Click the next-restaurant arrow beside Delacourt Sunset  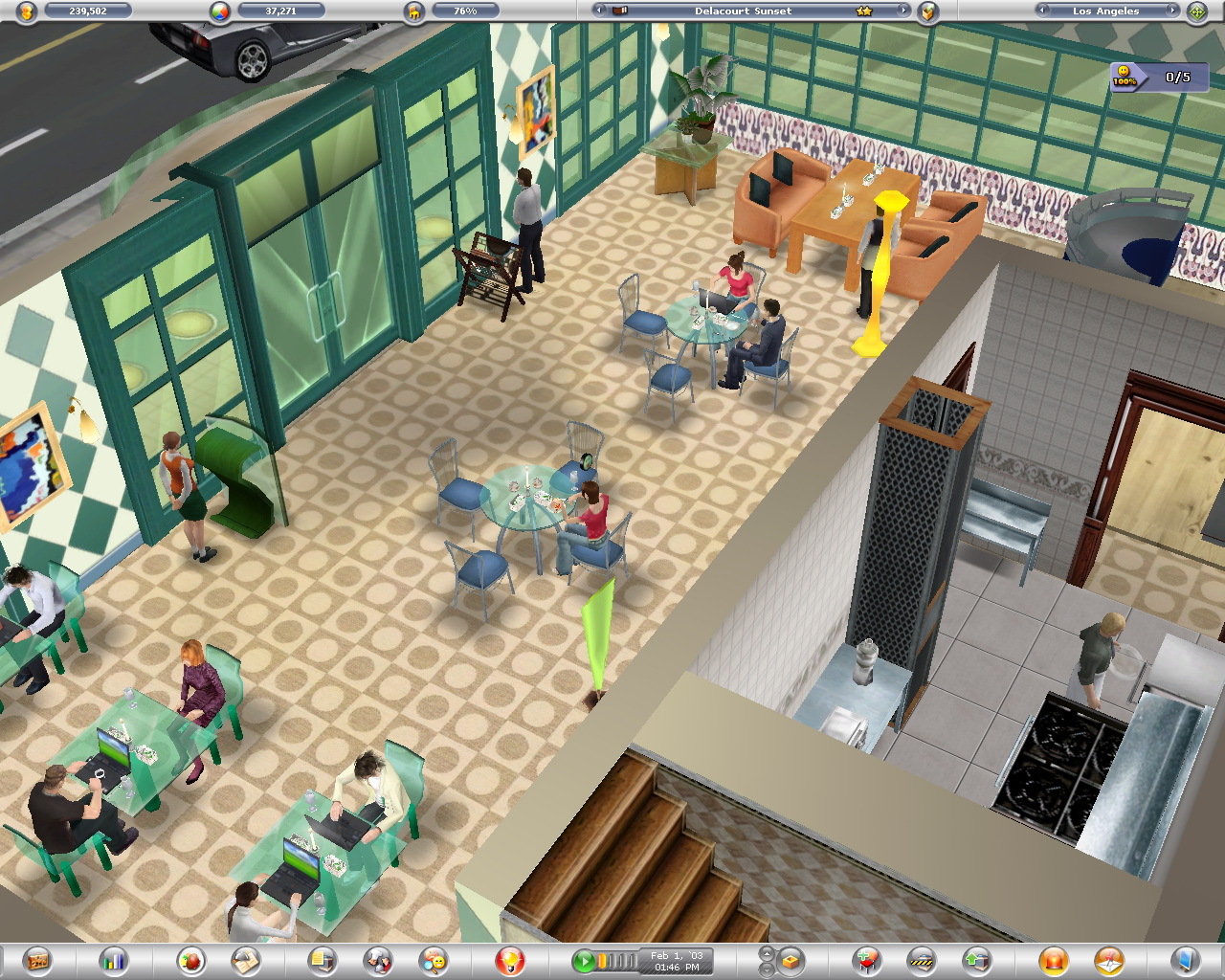[x=903, y=11]
